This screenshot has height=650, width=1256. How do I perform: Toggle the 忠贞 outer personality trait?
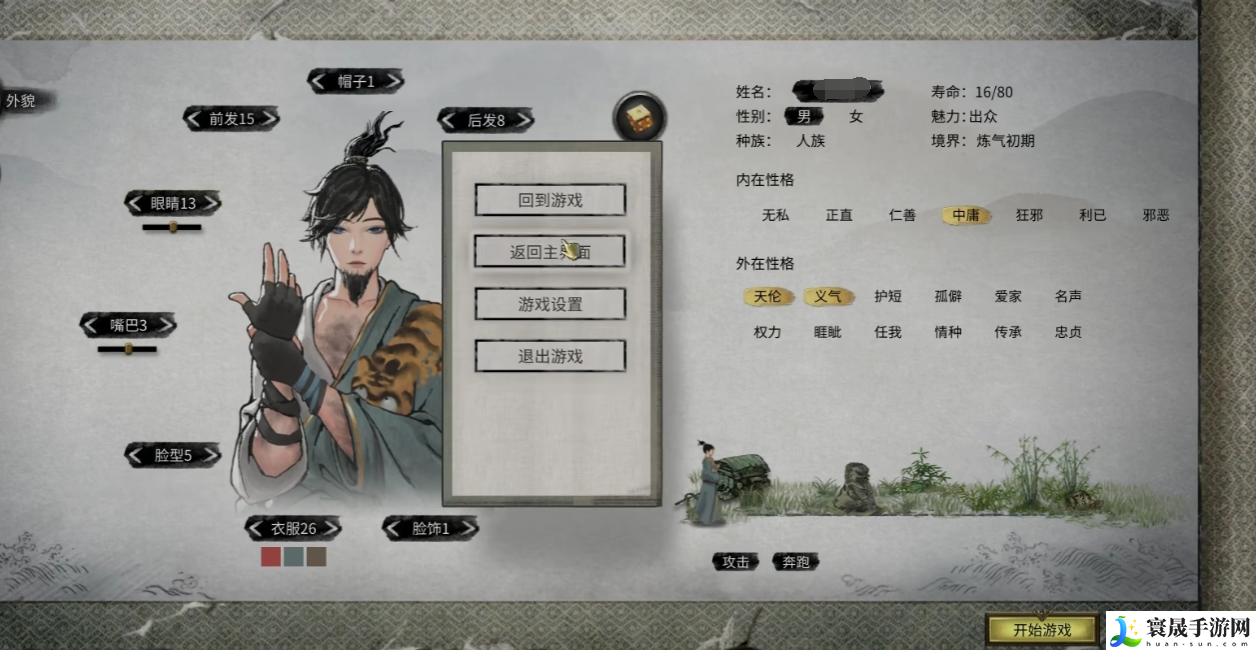(x=1068, y=332)
